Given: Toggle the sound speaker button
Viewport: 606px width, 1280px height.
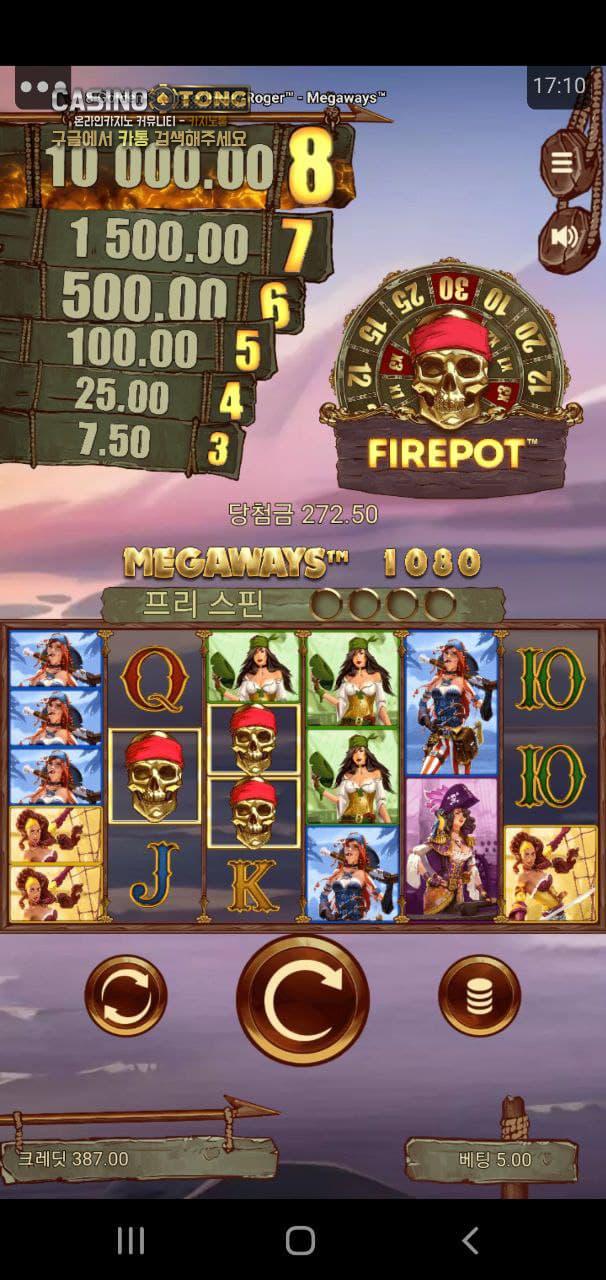Looking at the screenshot, I should coord(563,236).
